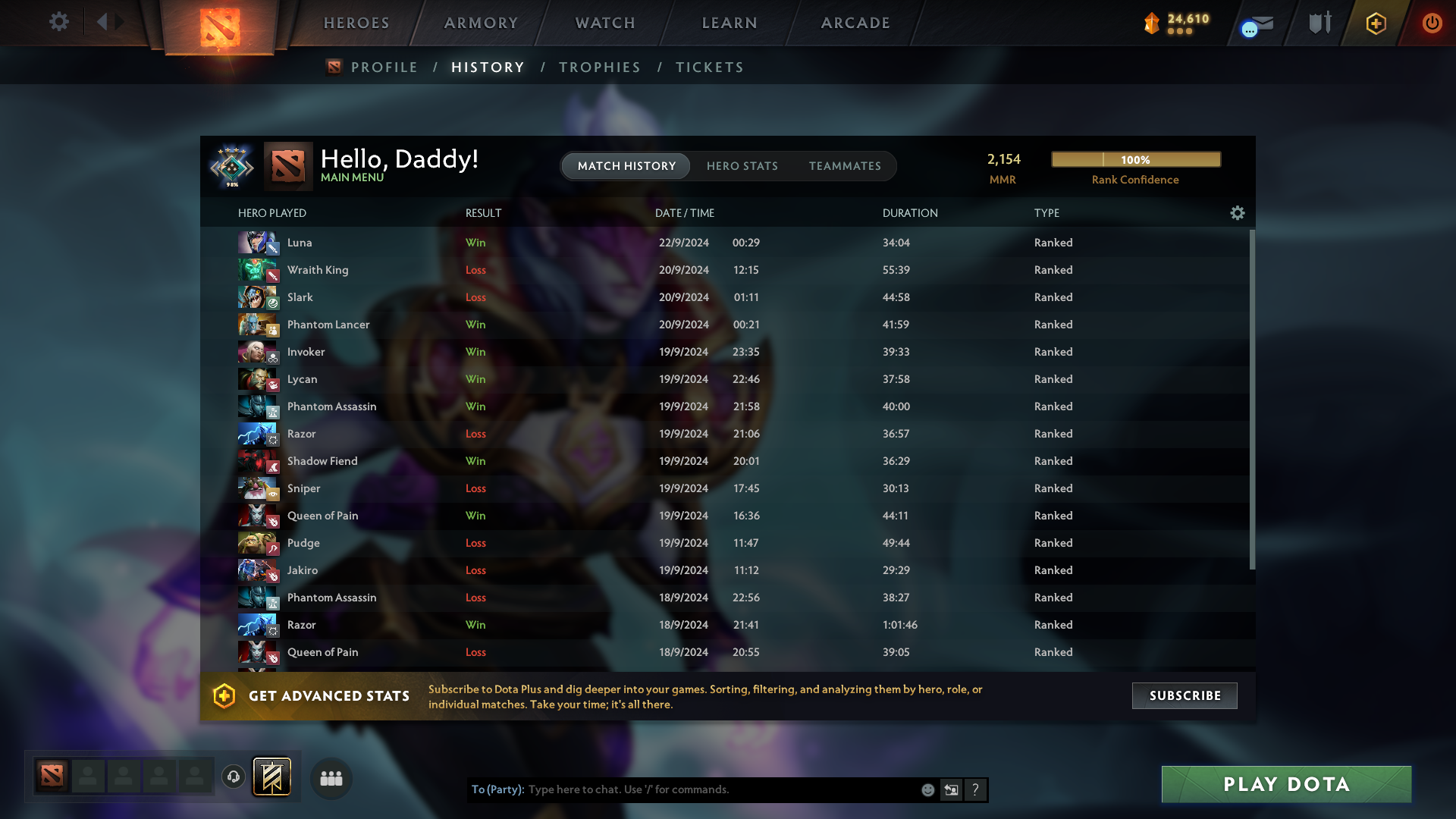Open the emoticon picker in chat

coord(927,789)
